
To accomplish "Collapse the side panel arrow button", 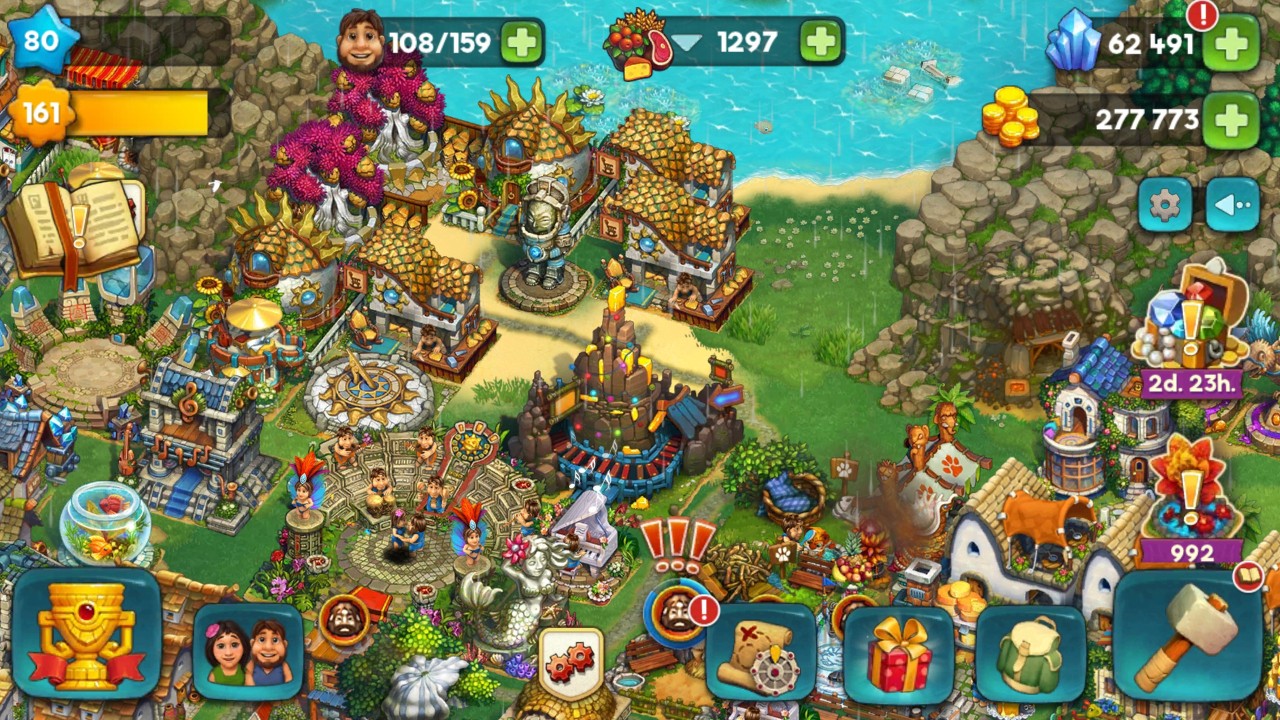I will [x=1232, y=206].
